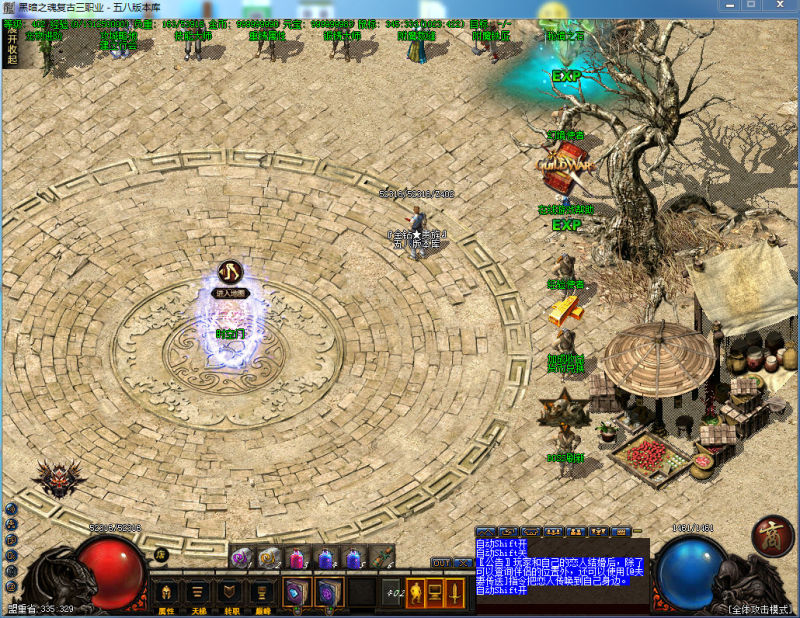Close the game window
Image resolution: width=800 pixels, height=618 pixels.
point(782,7)
